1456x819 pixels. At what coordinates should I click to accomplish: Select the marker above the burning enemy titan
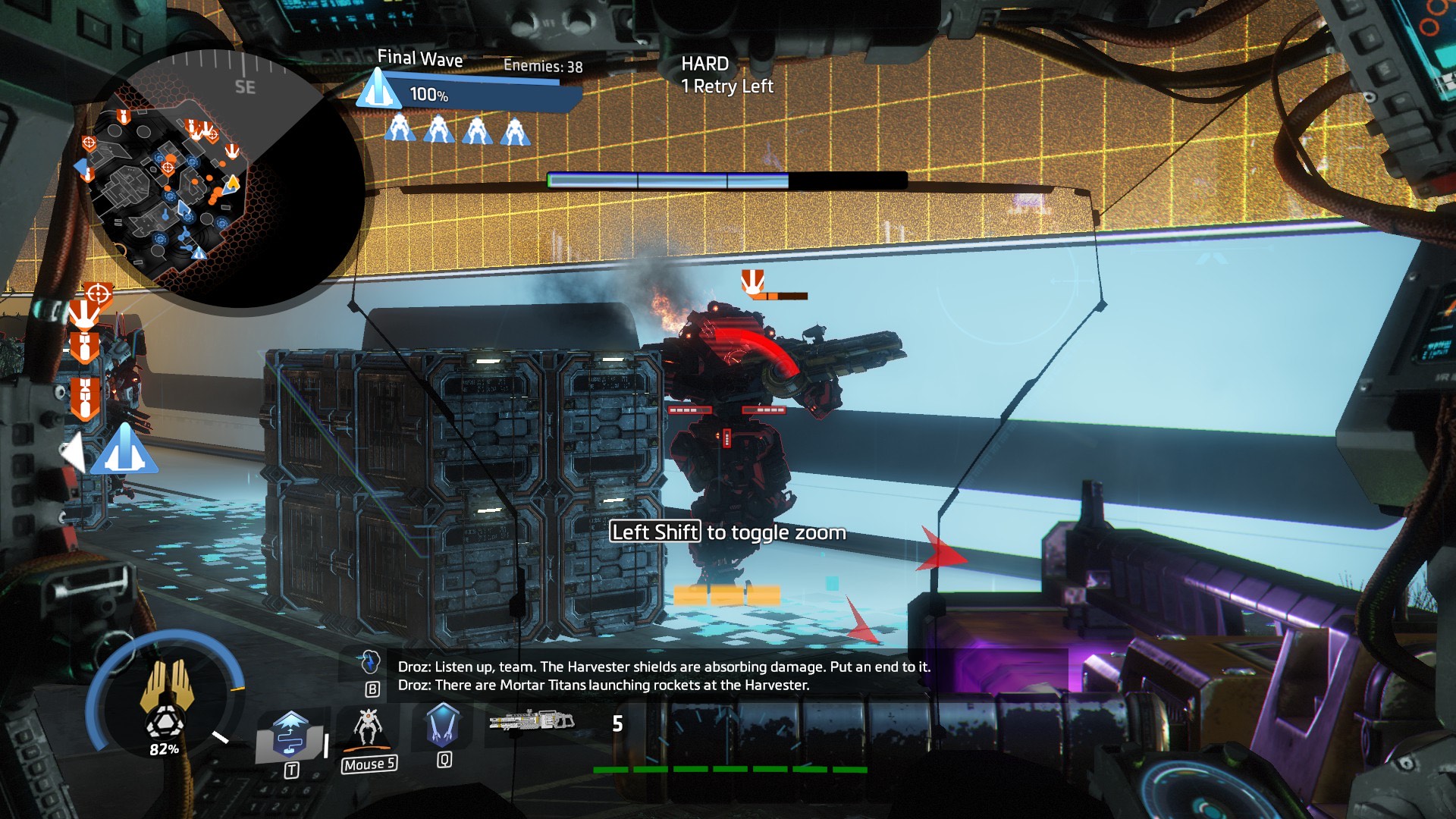click(x=752, y=281)
